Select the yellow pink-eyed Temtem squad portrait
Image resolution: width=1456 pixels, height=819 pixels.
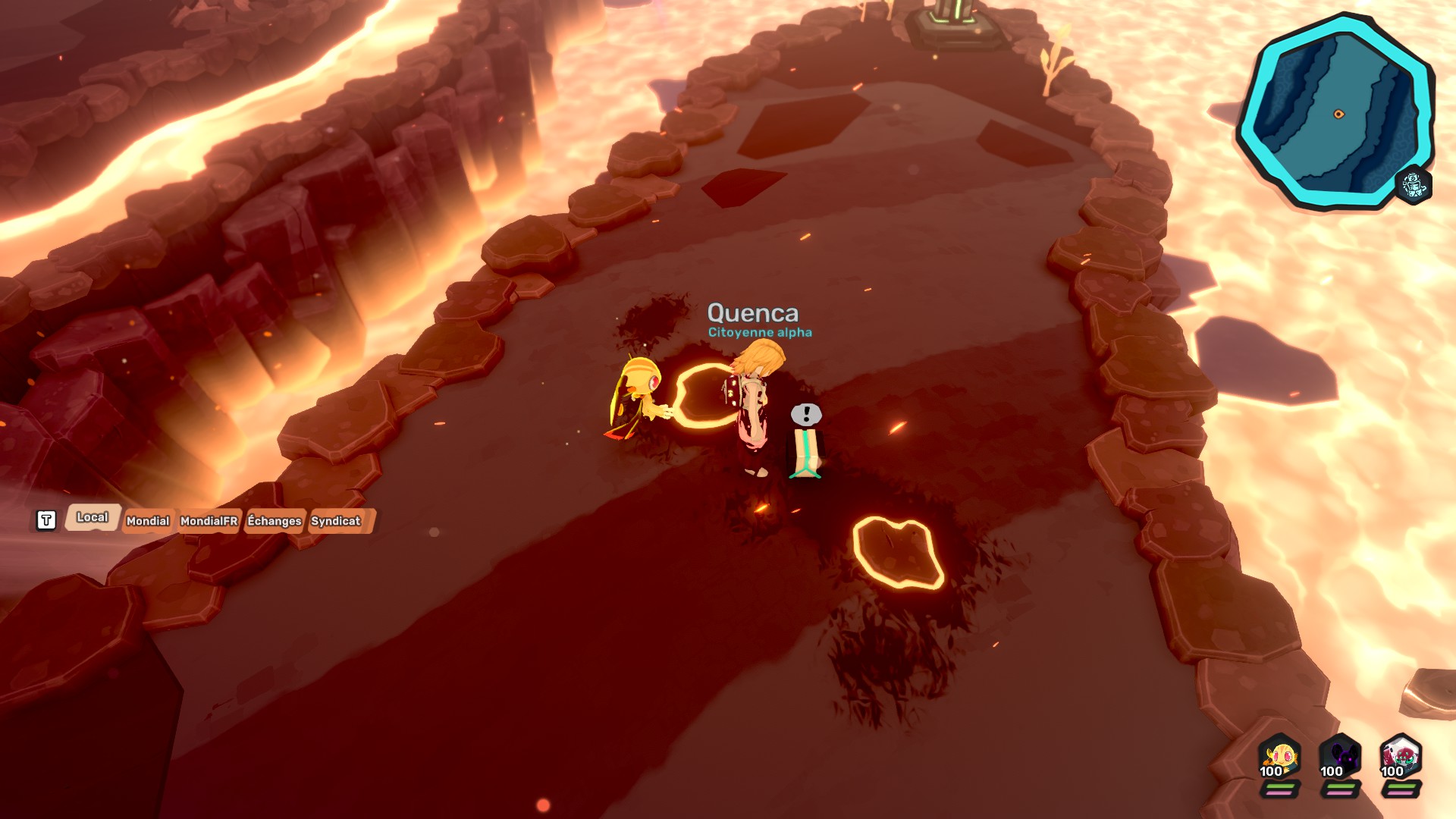[x=1279, y=757]
